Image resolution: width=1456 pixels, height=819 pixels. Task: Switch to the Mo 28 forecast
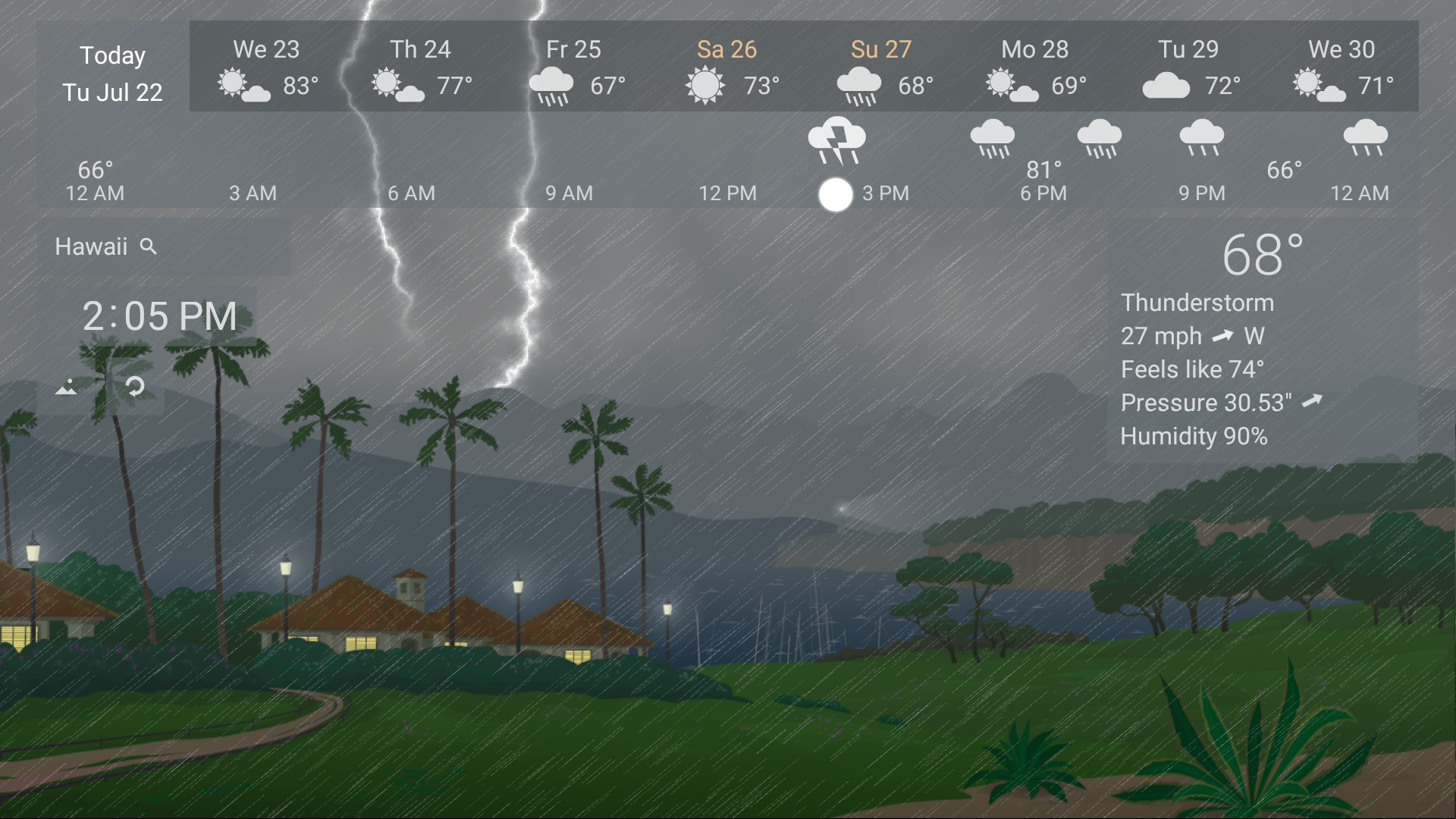coord(1033,50)
